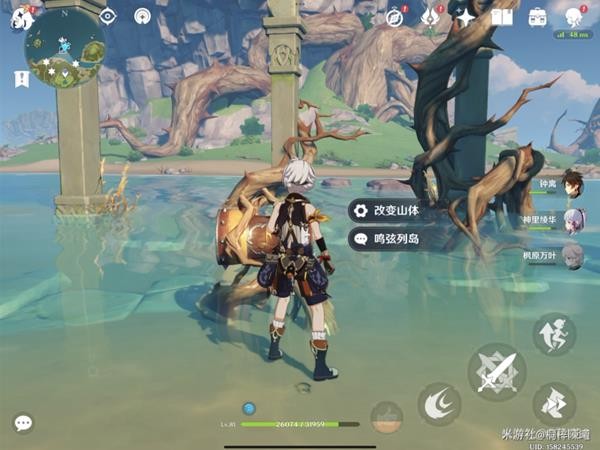Switch to party member 神里绫华
Viewport: 600px width, 450px height.
[x=572, y=220]
